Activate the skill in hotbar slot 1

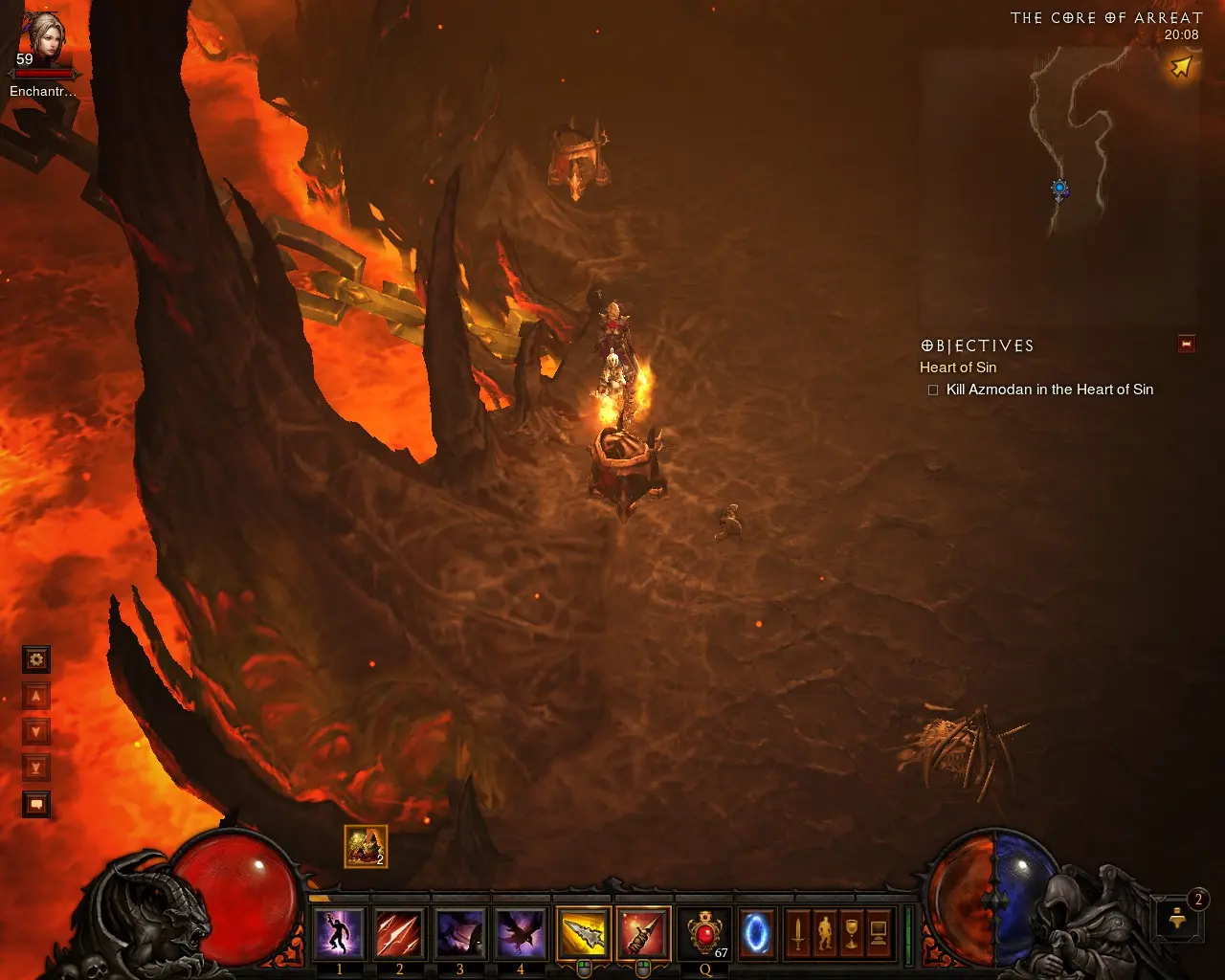coord(339,933)
